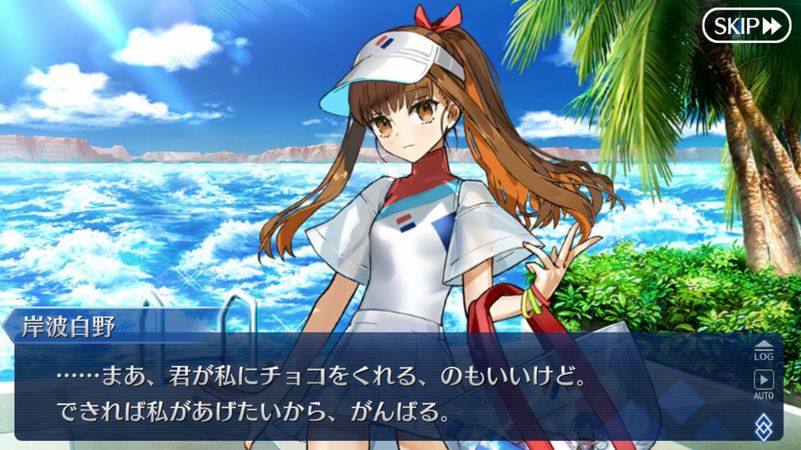Skip the dialogue scene with SKIP
Screen dimensions: 801x450
coord(746,26)
